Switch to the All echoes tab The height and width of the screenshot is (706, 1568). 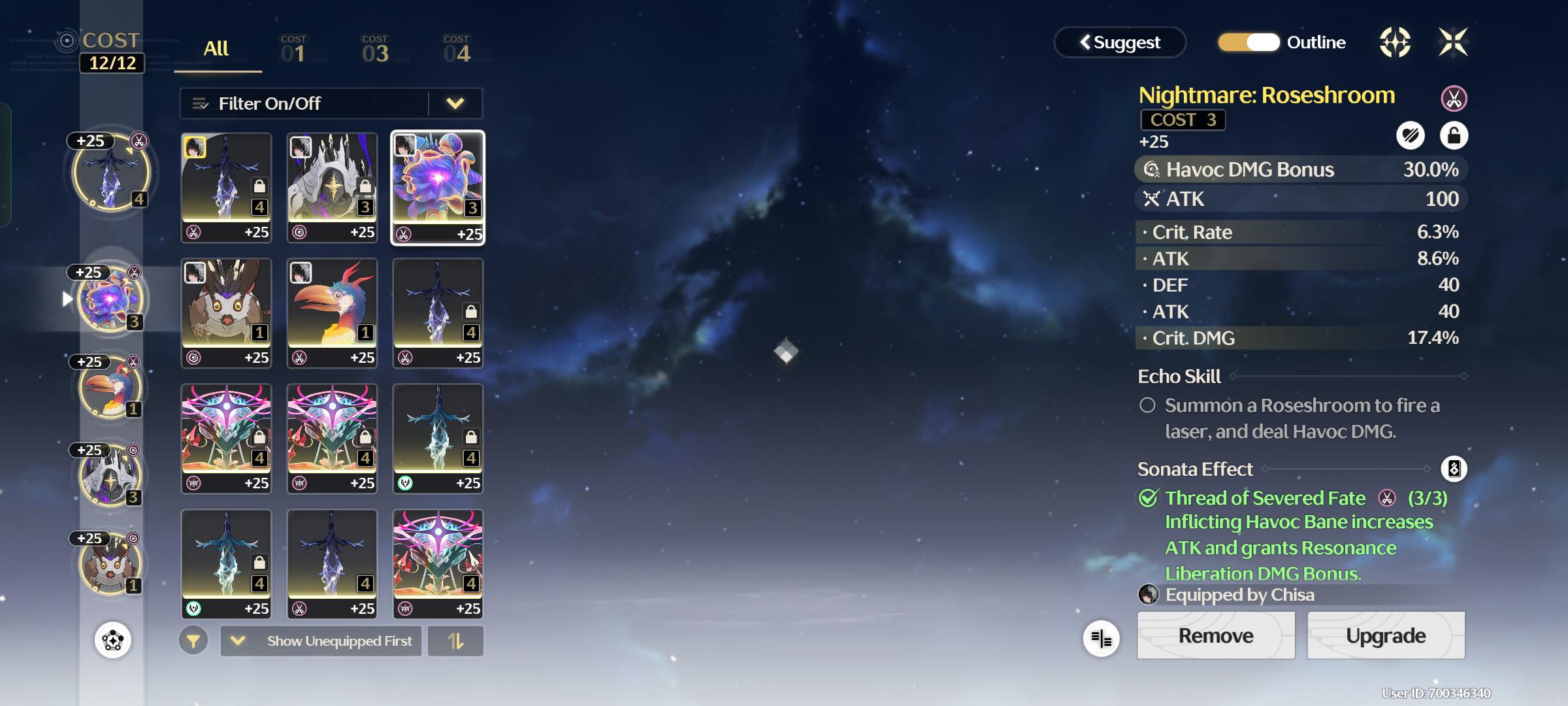(216, 49)
